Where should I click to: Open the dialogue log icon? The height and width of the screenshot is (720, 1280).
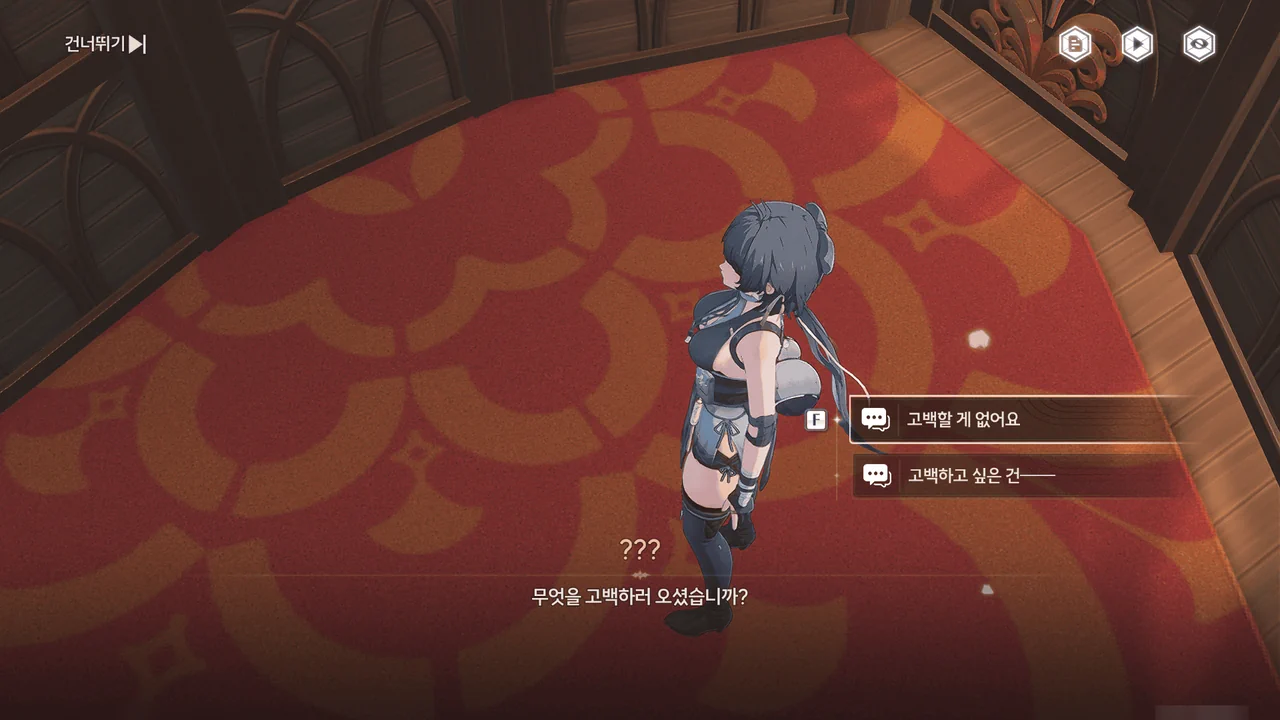point(1075,44)
